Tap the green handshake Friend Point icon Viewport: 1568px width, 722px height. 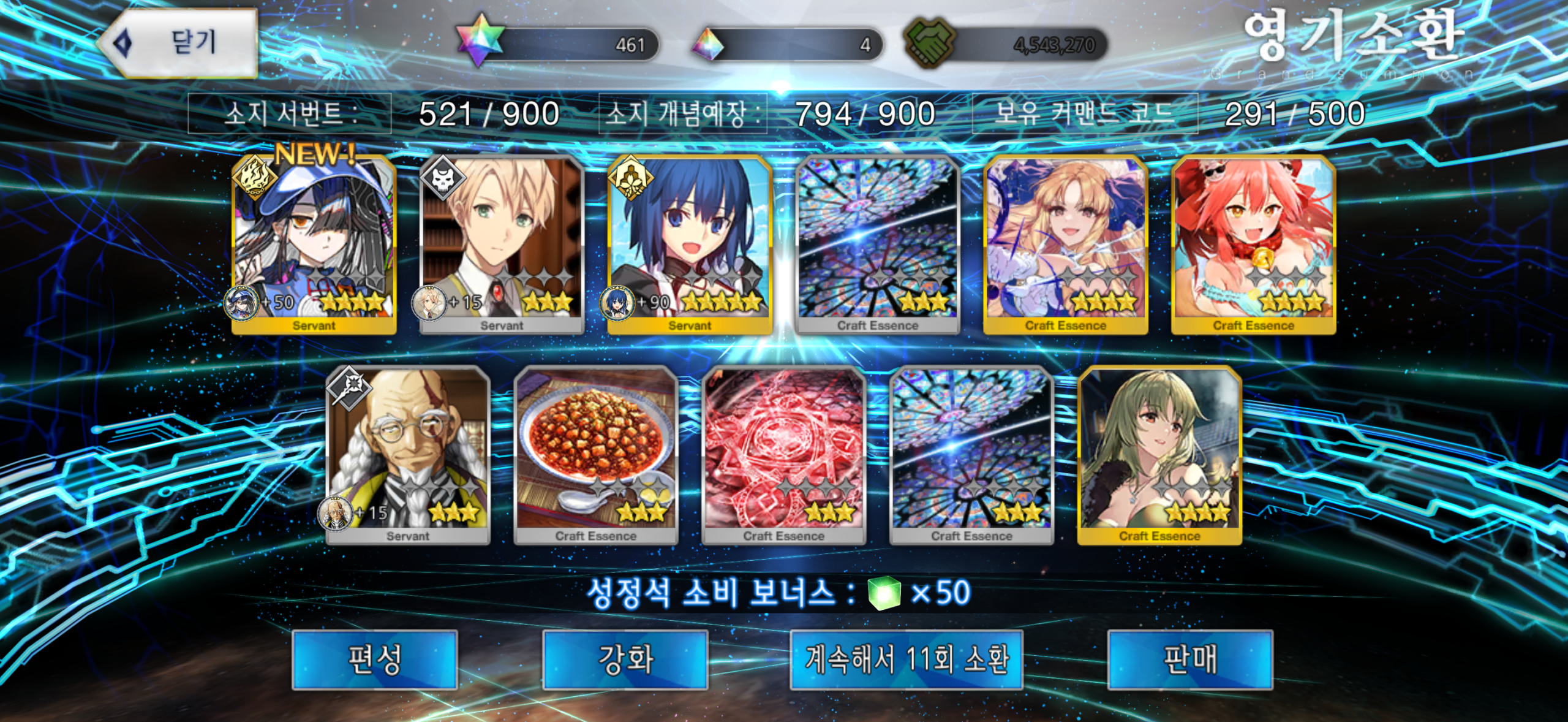click(x=929, y=43)
